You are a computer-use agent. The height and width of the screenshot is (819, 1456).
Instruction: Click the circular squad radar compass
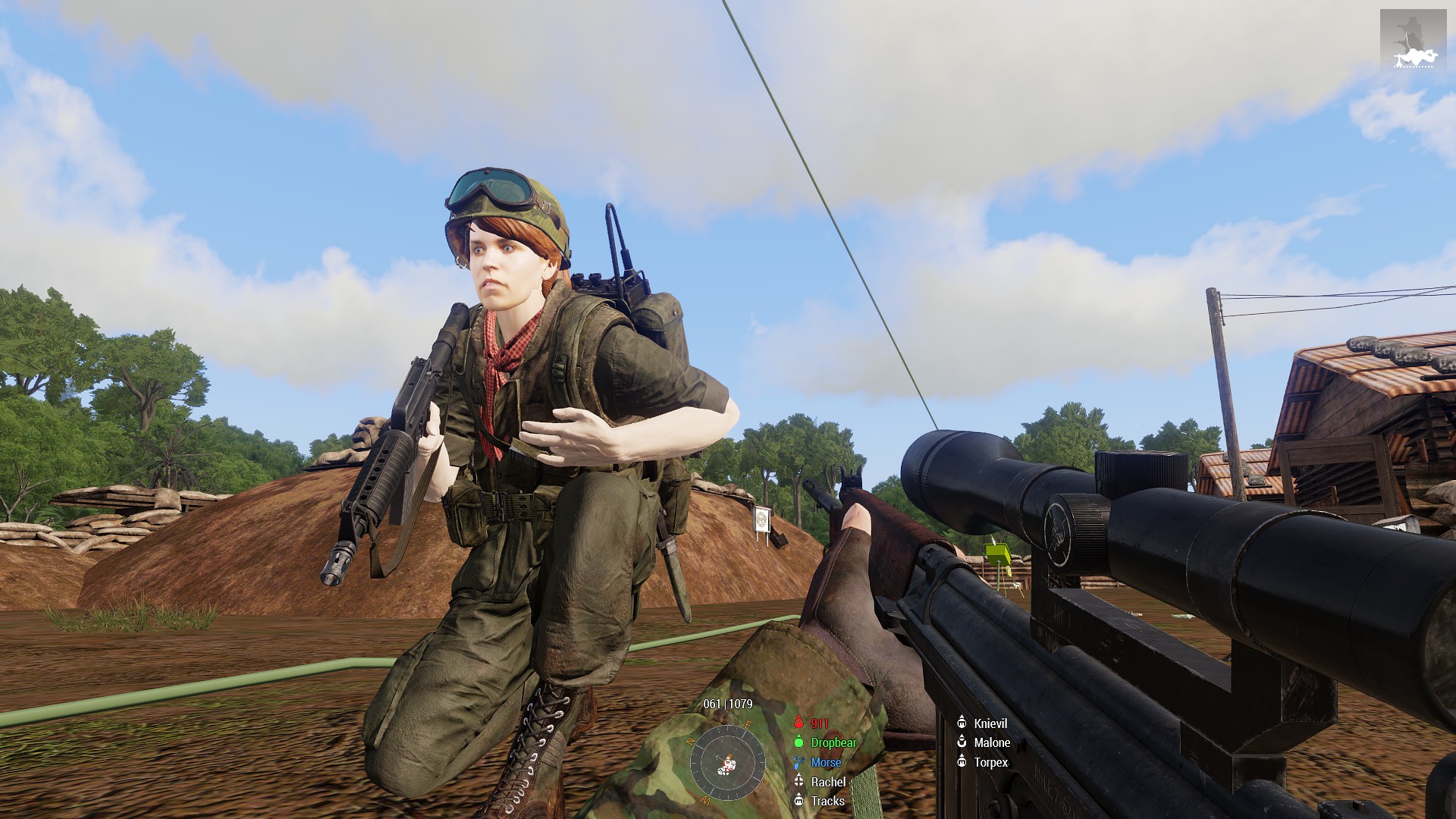tap(727, 761)
